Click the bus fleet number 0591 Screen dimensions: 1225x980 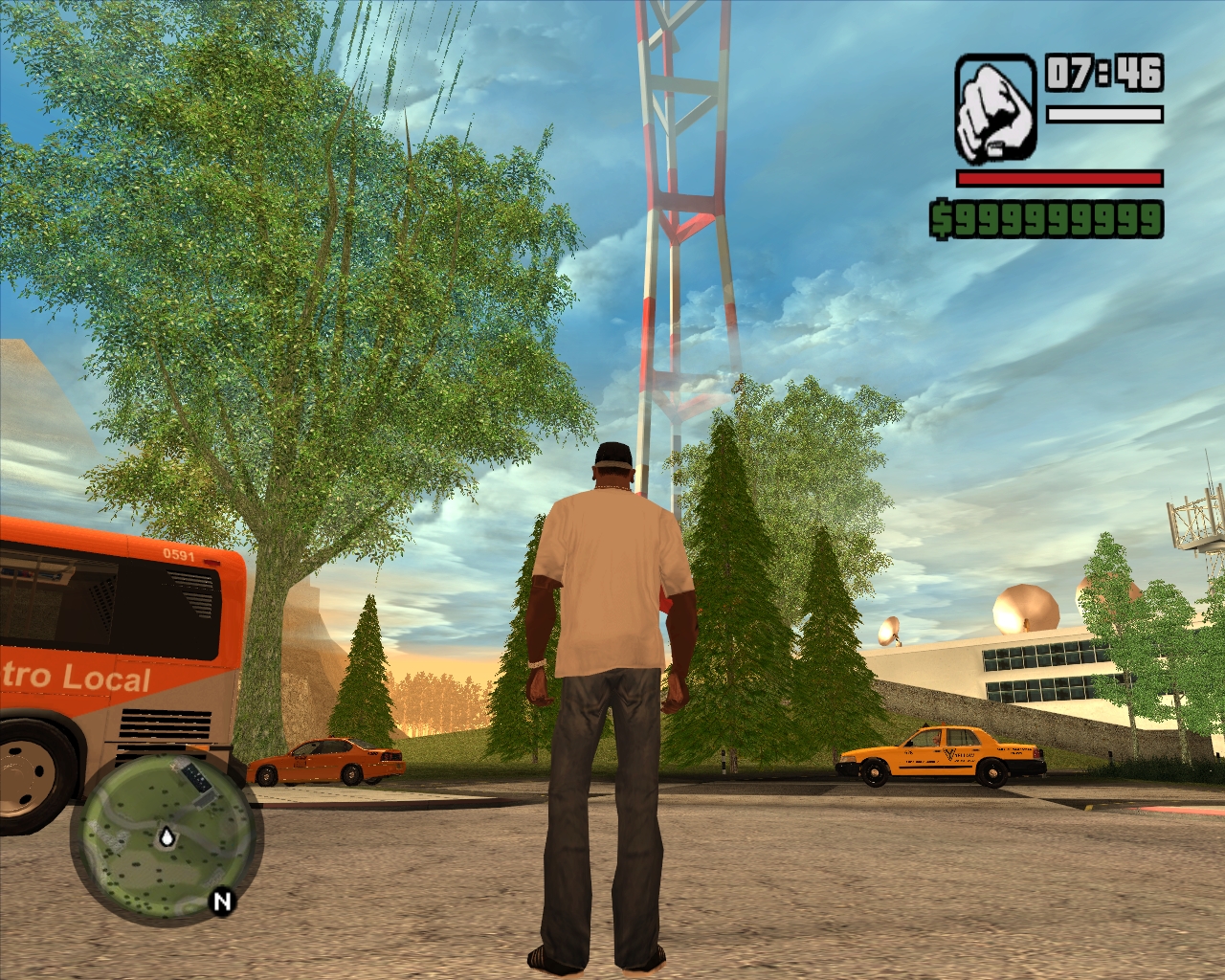tap(179, 556)
